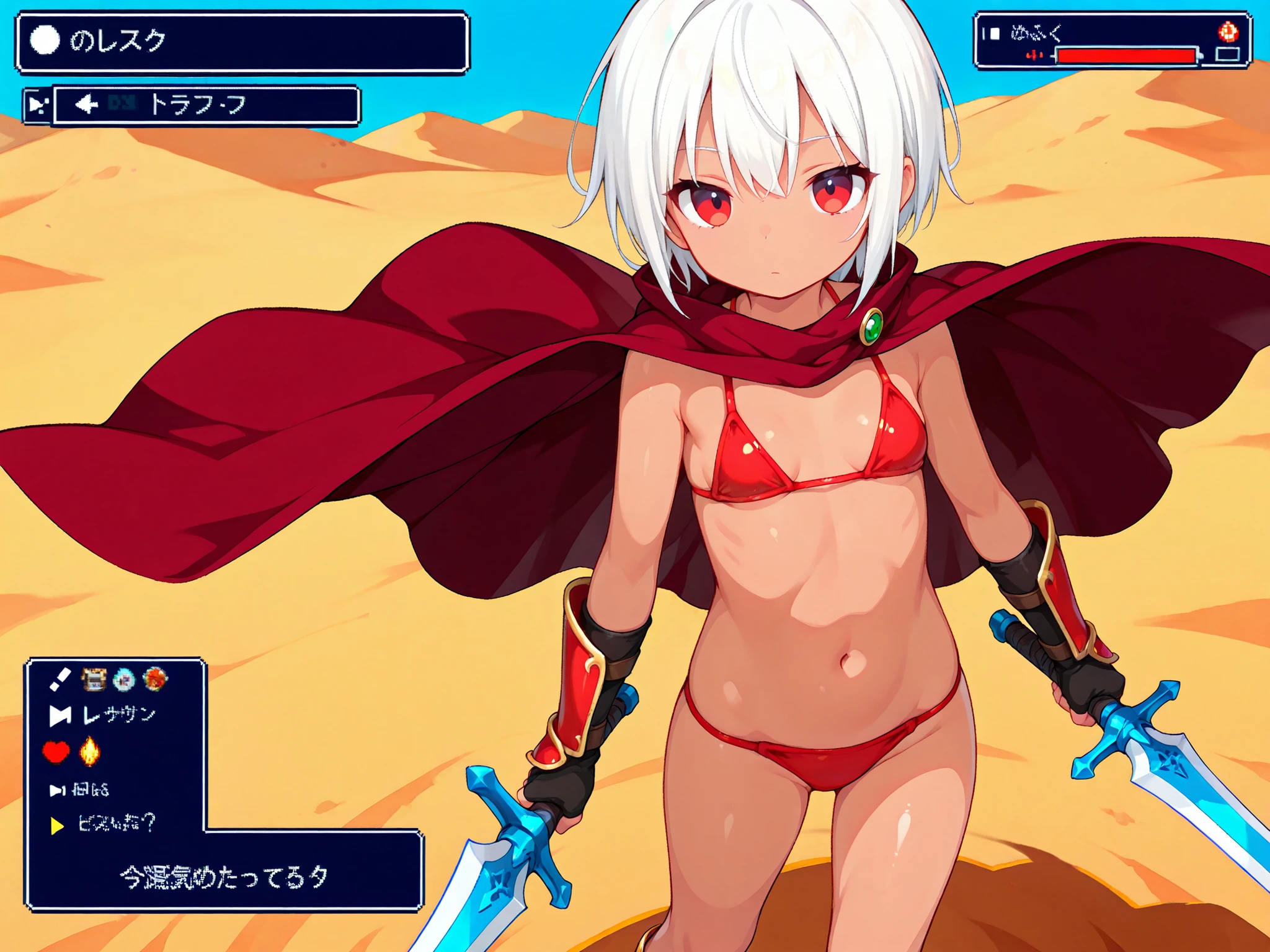Choose the light blue round orb icon
Viewport: 1270px width, 952px height.
(x=124, y=680)
